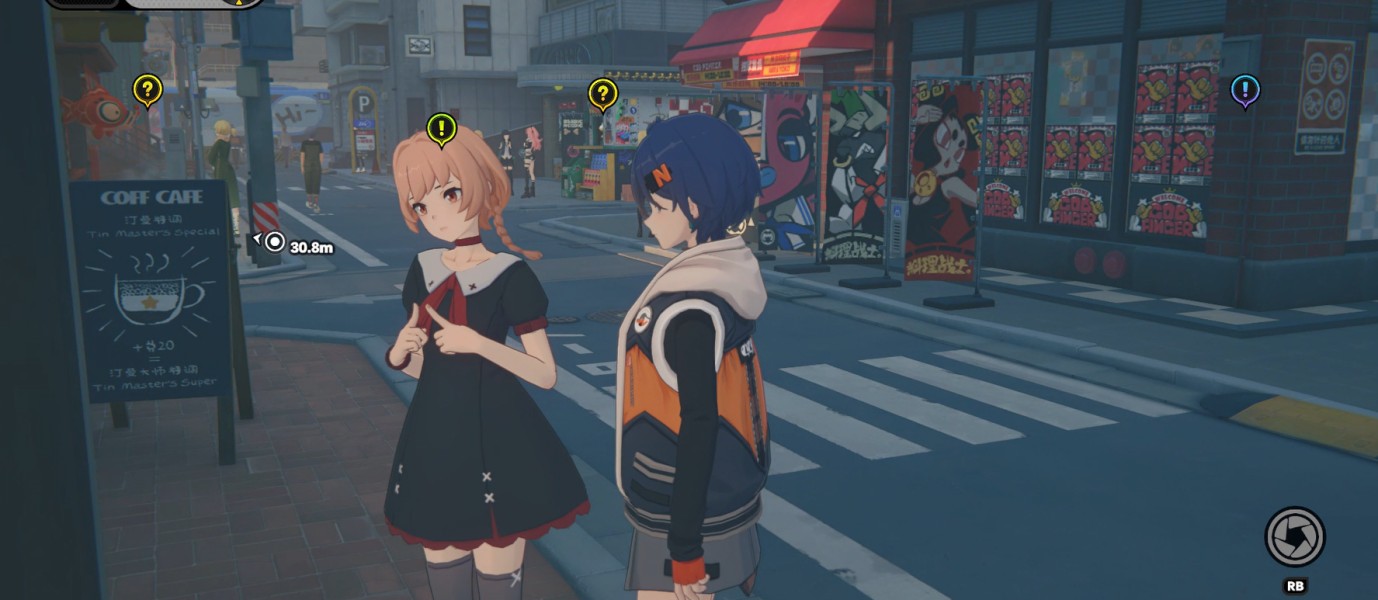This screenshot has height=600, width=1378.
Task: Select the green exclamation quest marker
Action: [x=441, y=128]
